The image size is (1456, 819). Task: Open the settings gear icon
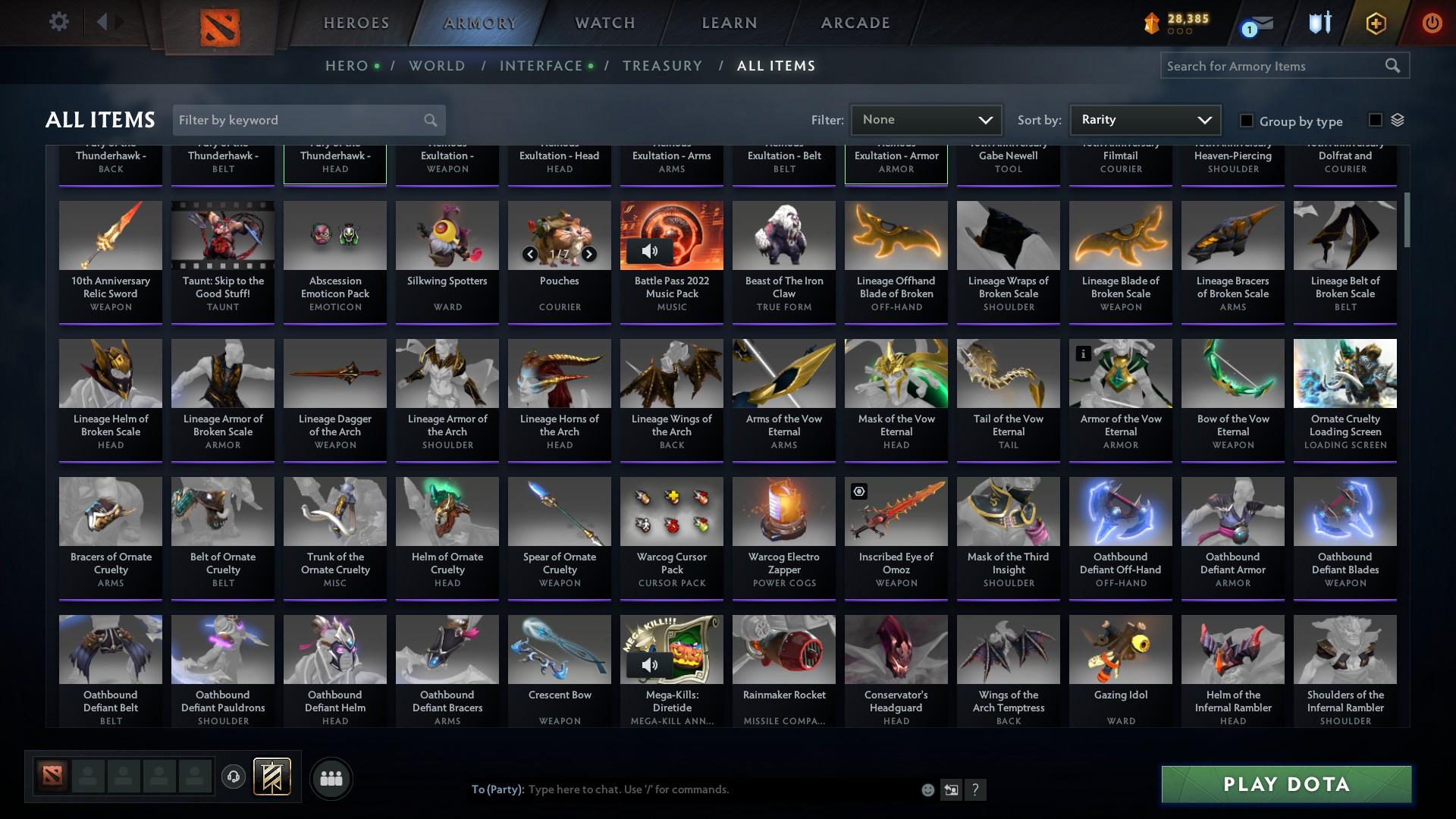point(58,22)
